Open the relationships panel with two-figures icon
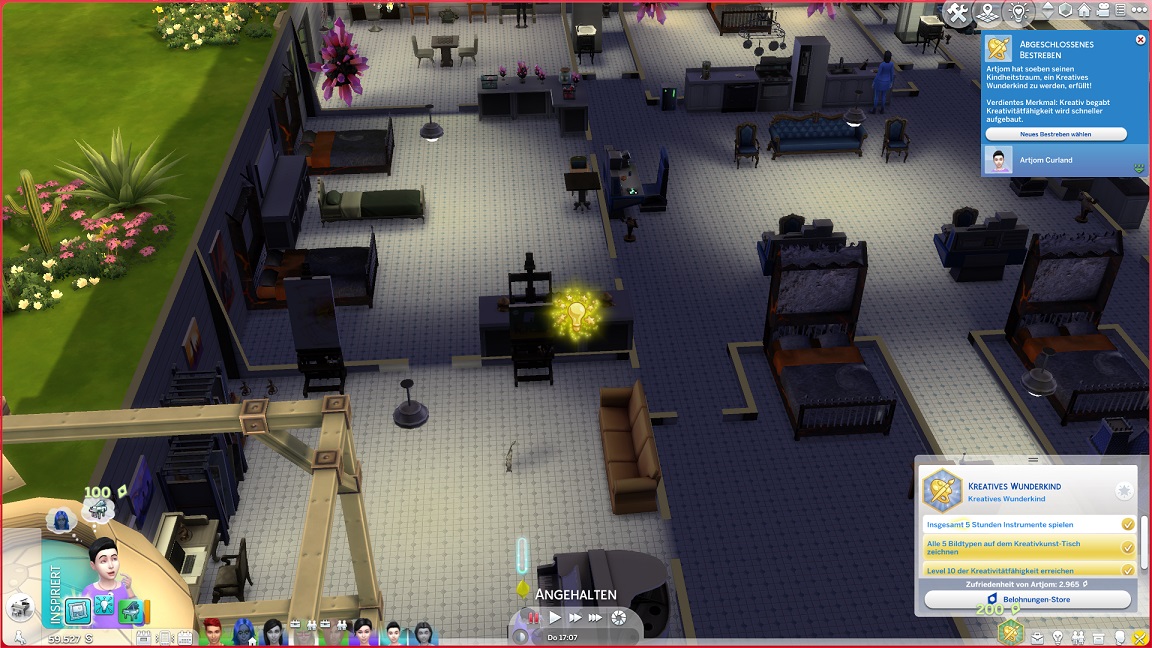 click(1079, 637)
